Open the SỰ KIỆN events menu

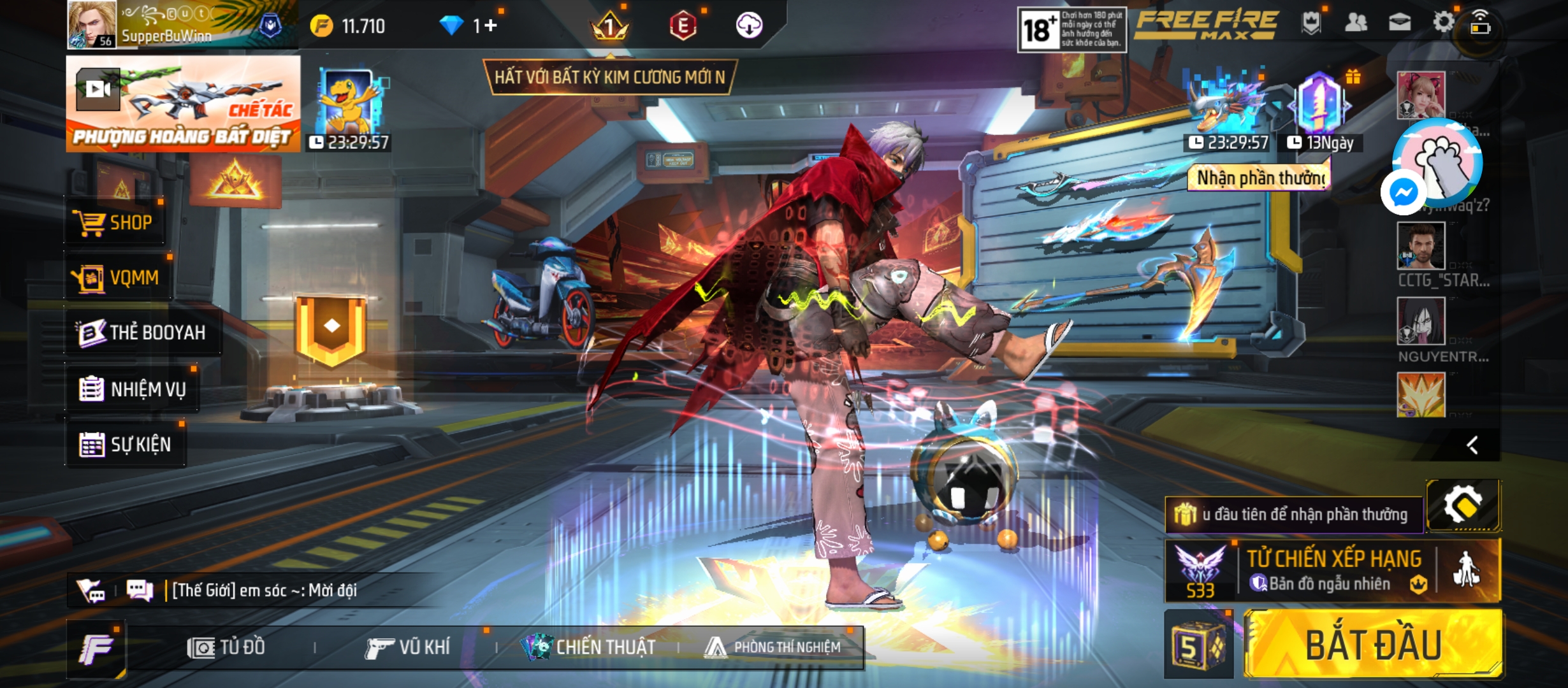coord(126,444)
